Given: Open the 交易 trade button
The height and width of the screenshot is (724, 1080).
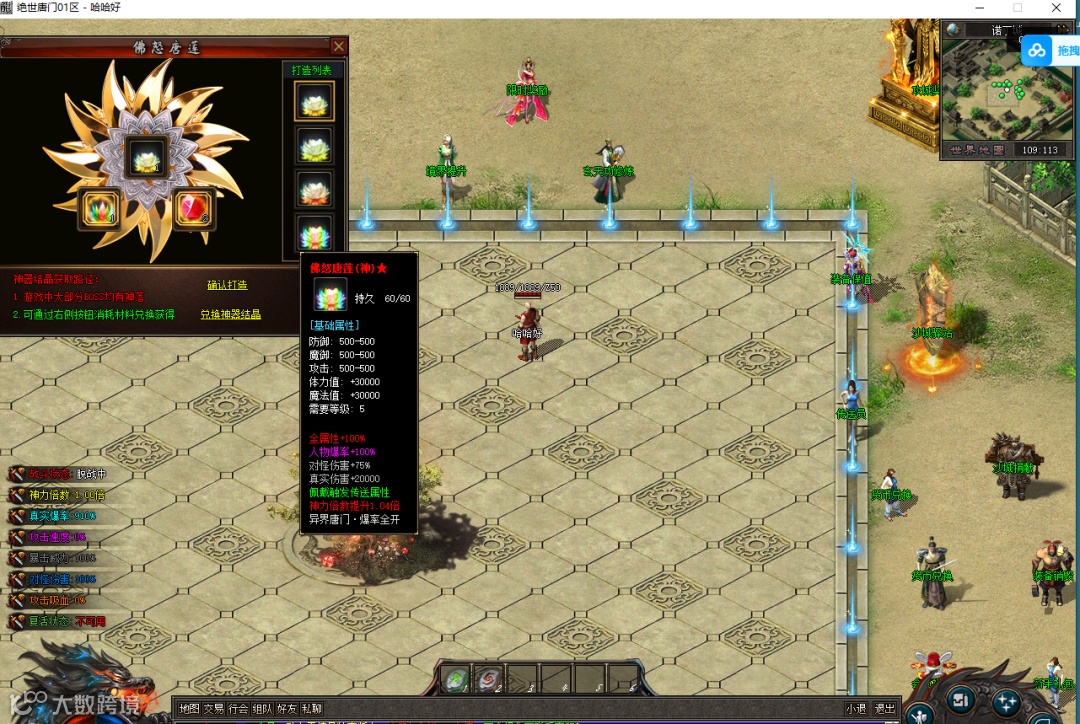Looking at the screenshot, I should pos(214,708).
